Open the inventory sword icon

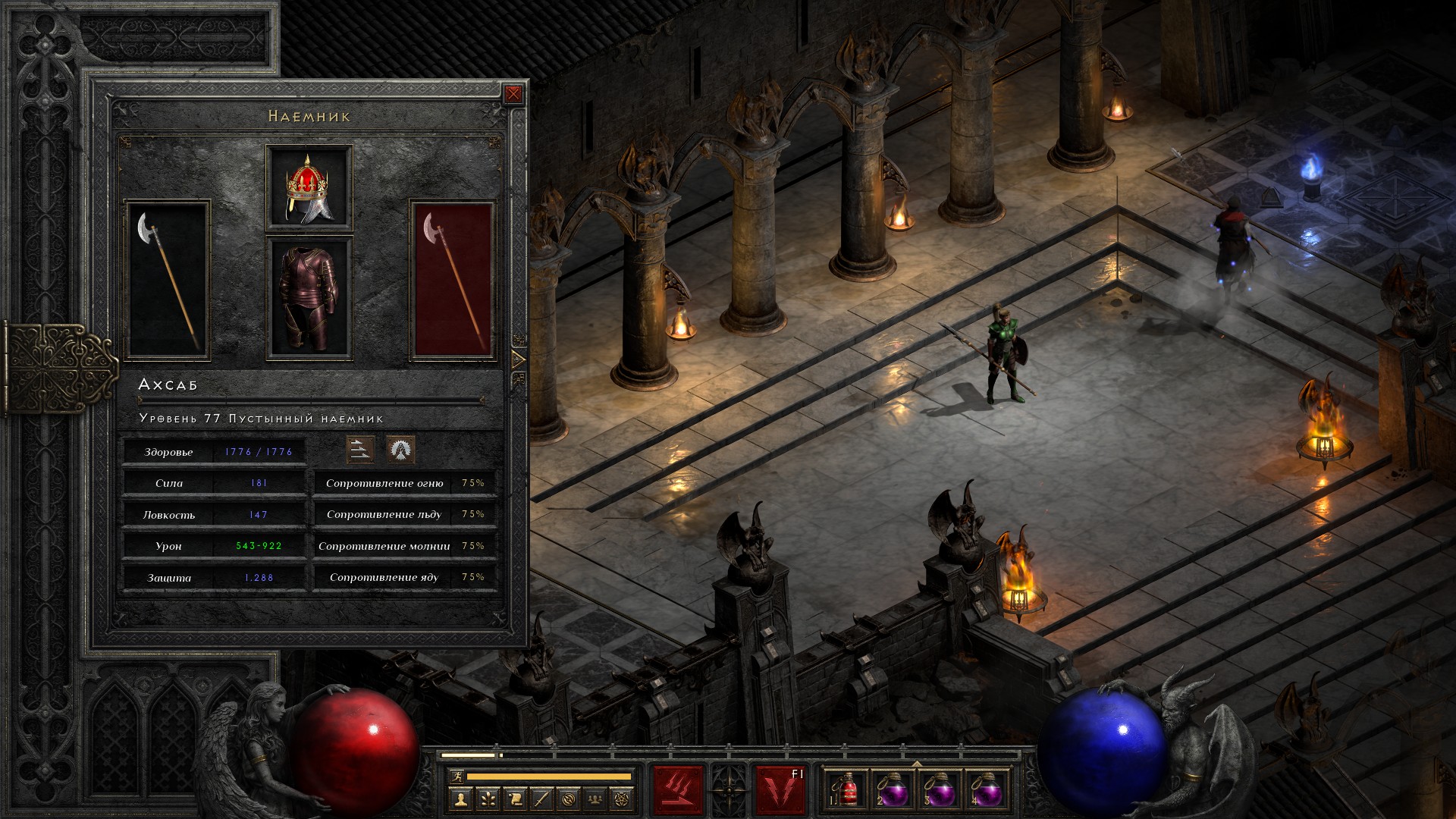pos(541,799)
